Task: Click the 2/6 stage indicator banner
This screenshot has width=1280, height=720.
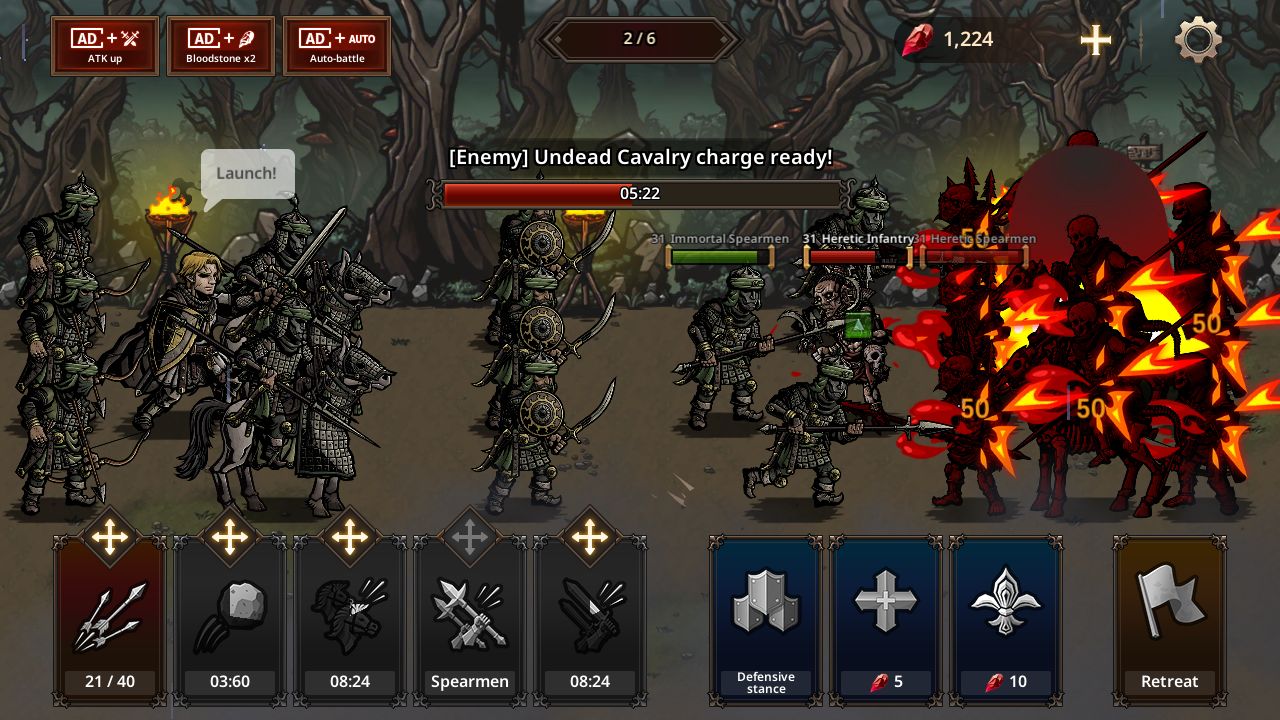Action: 640,40
